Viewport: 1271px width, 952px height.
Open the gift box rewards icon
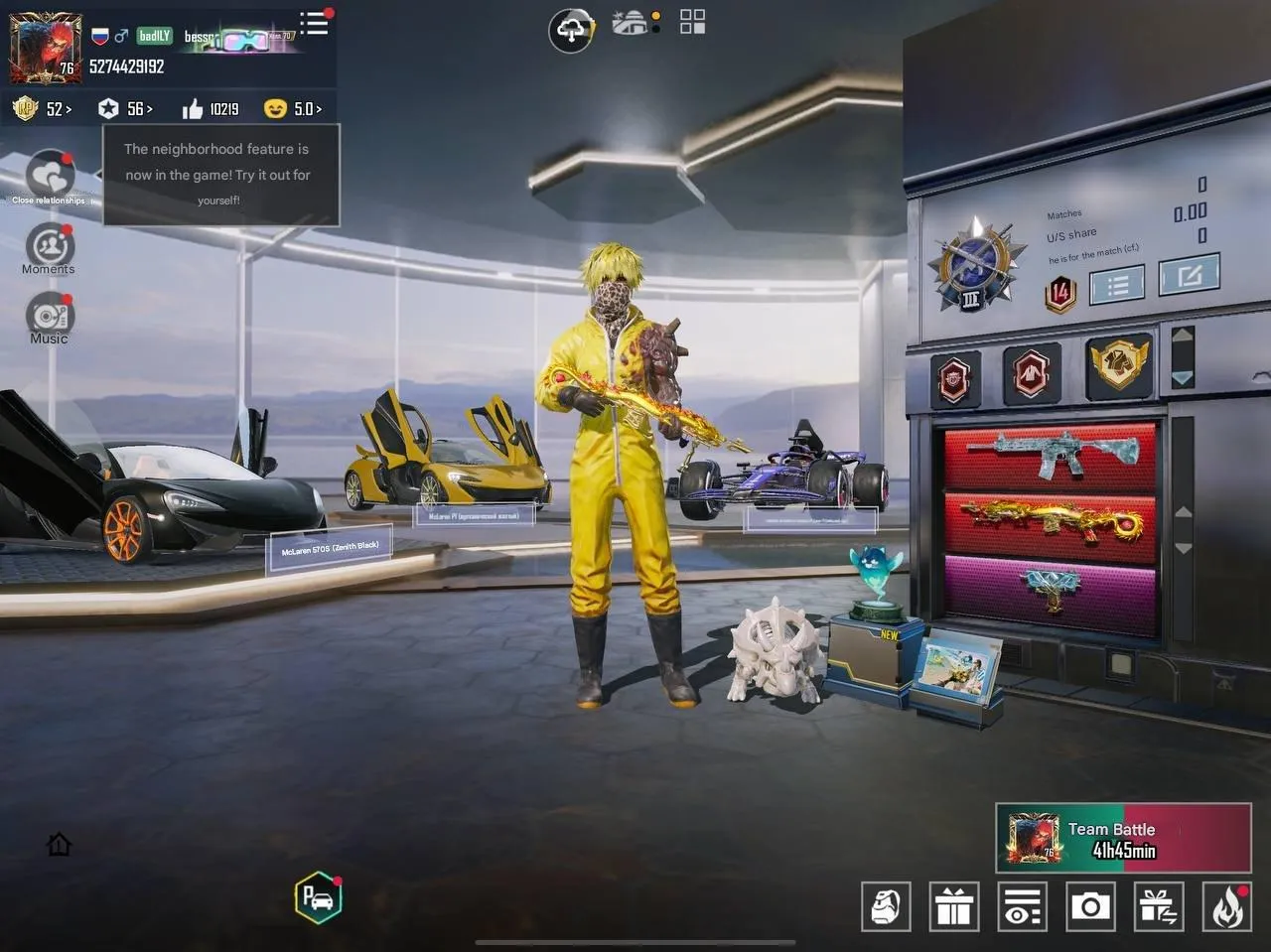(954, 906)
